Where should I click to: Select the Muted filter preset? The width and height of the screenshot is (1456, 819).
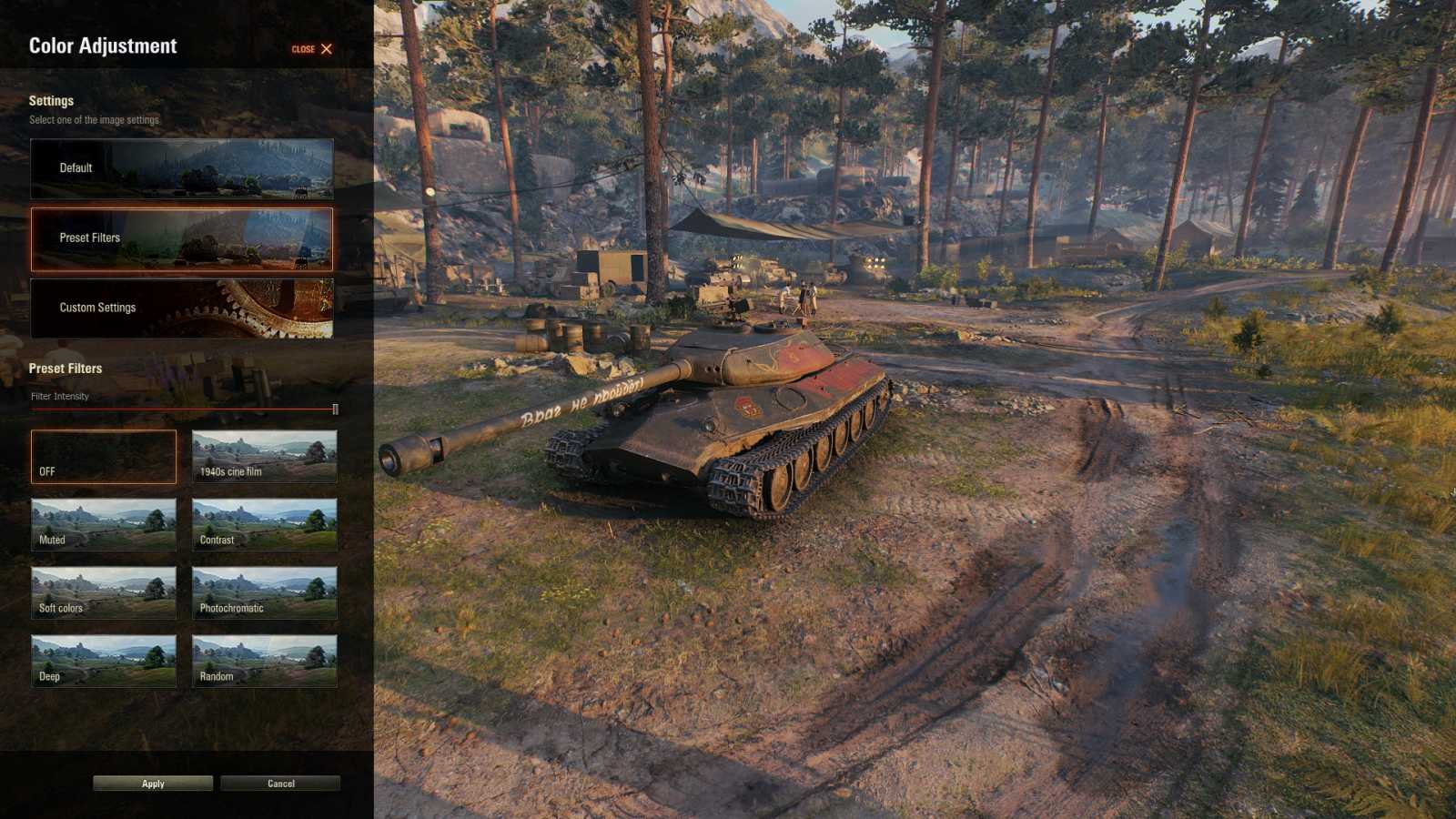point(103,525)
